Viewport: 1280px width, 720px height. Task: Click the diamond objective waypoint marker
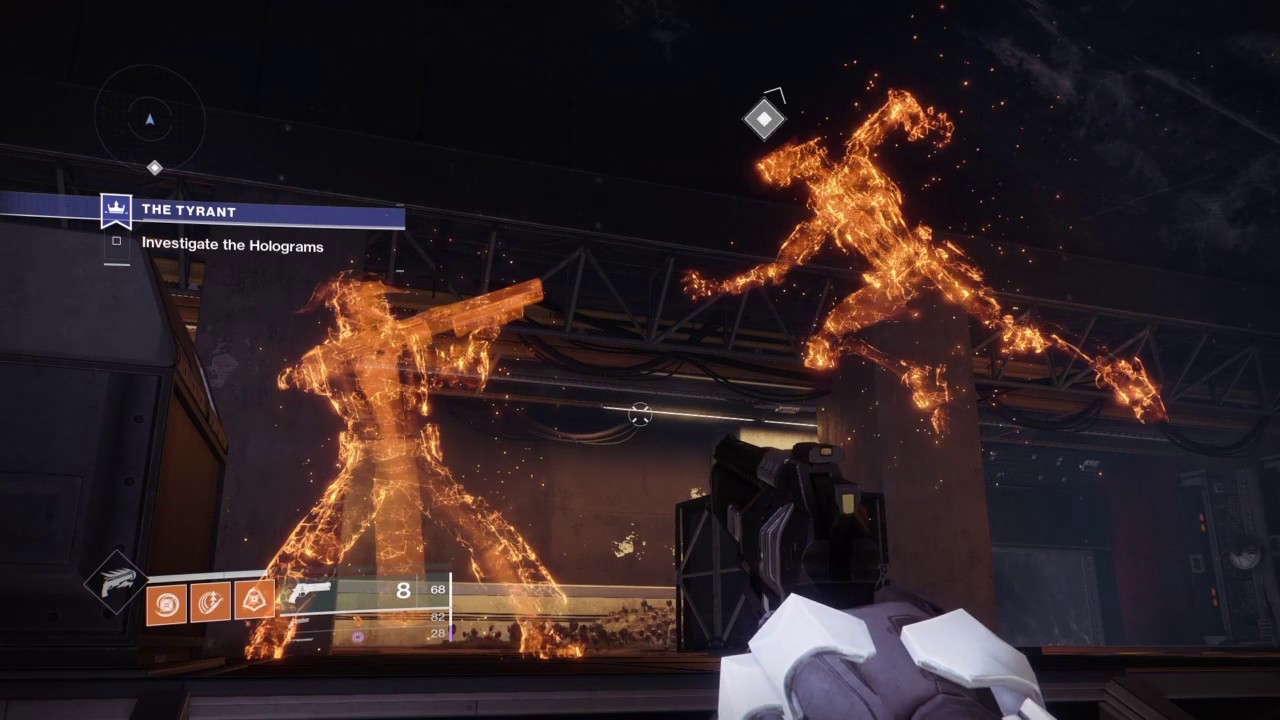pos(764,120)
